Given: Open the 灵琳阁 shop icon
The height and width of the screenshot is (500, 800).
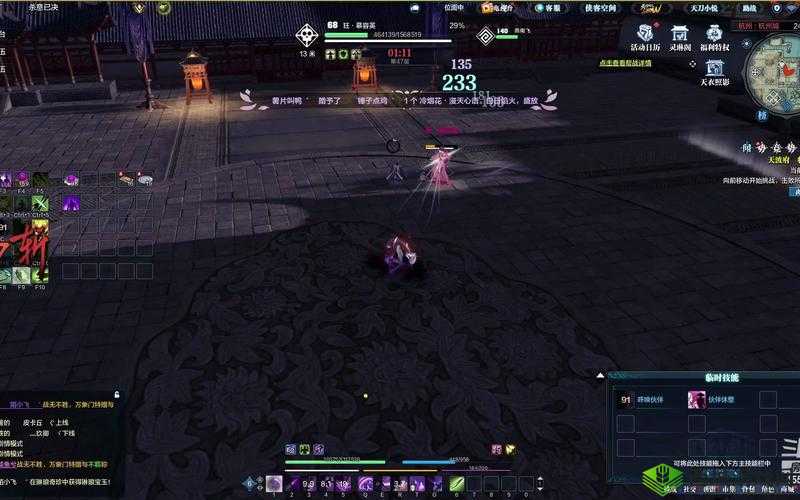Looking at the screenshot, I should [x=679, y=37].
